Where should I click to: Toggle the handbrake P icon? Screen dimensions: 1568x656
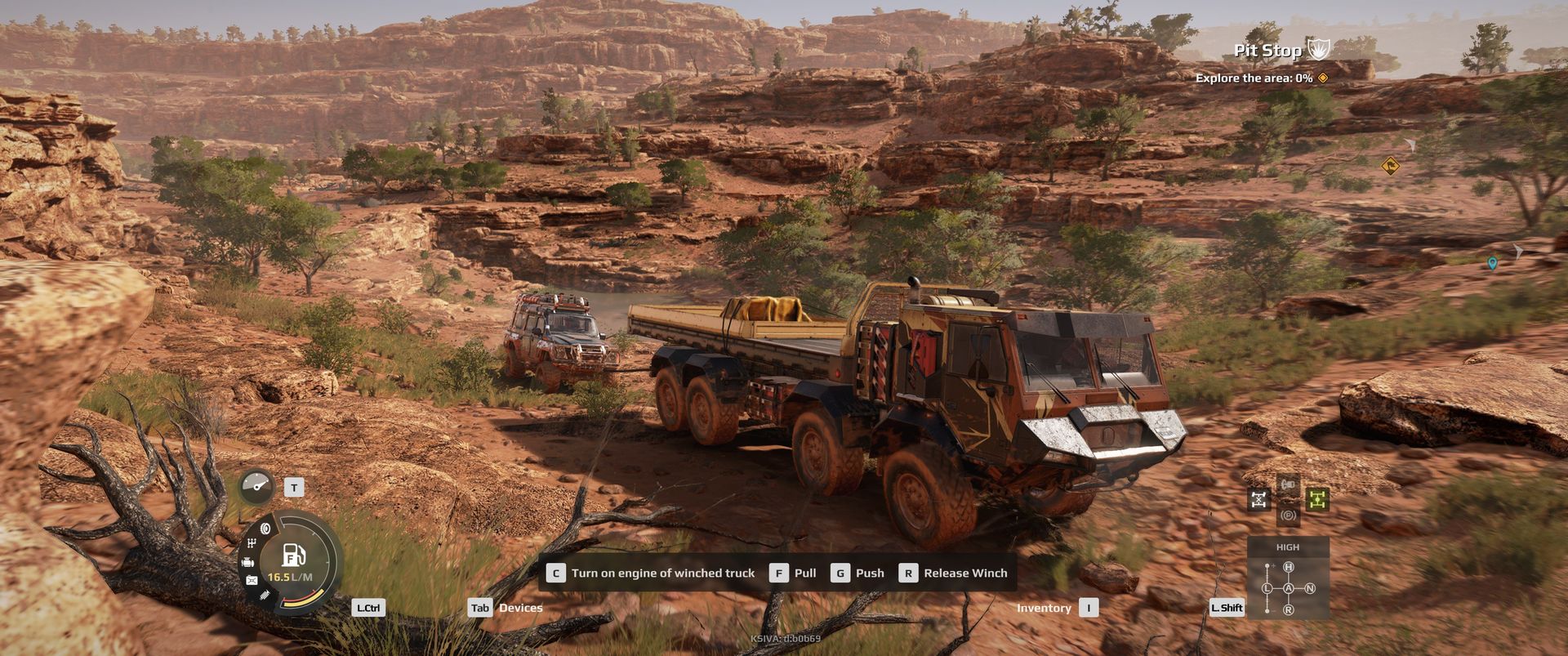pyautogui.click(x=1288, y=515)
